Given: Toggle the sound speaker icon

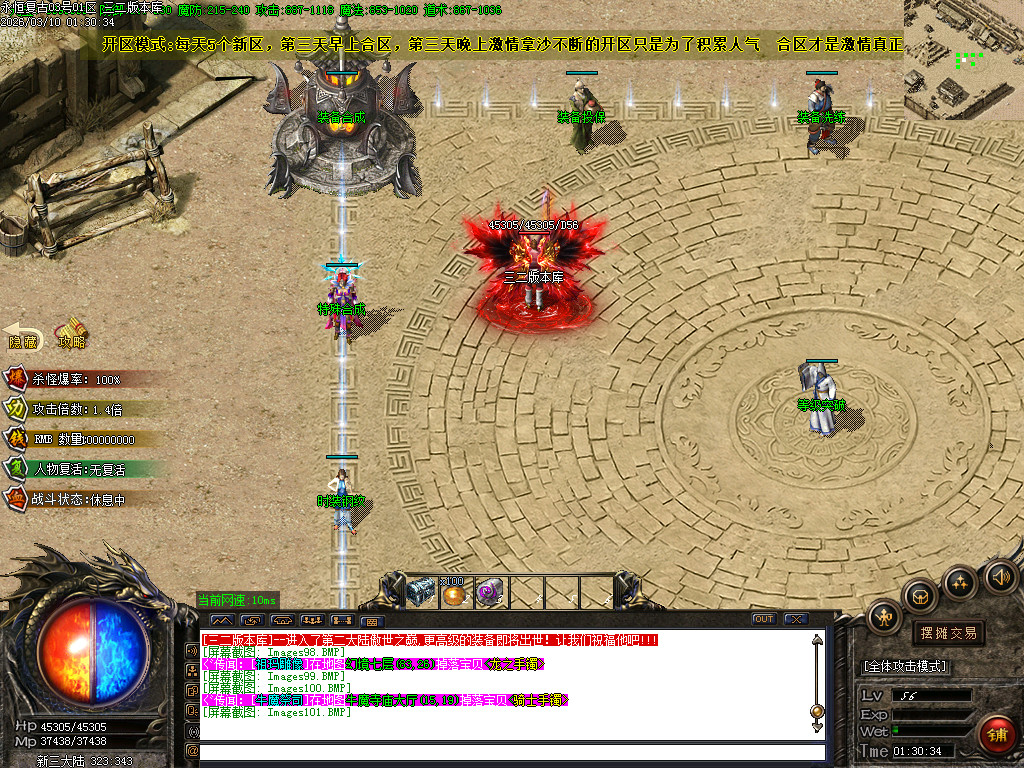Looking at the screenshot, I should pyautogui.click(x=998, y=576).
